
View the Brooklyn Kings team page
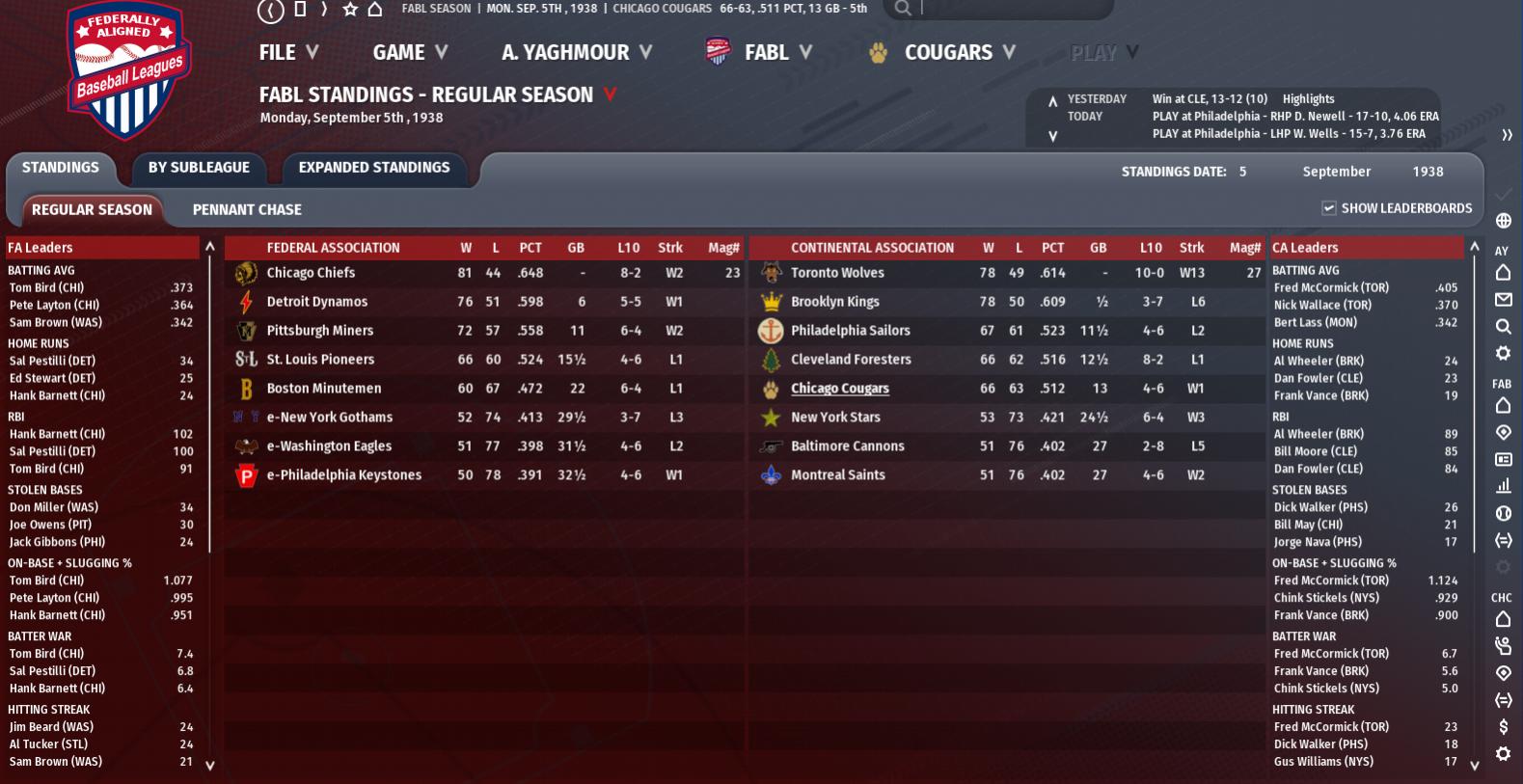pos(834,302)
